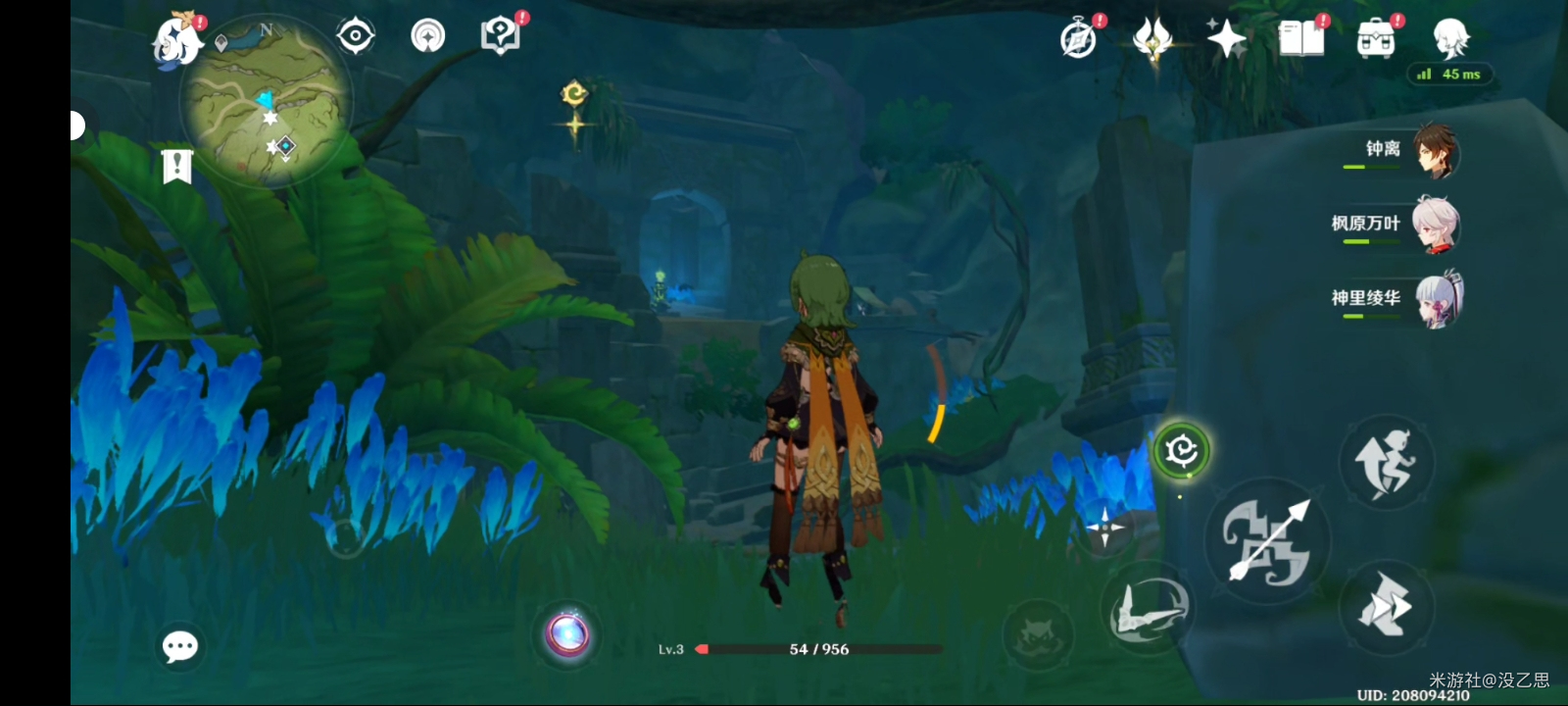This screenshot has width=1568, height=706.
Task: Open the inventory backpack
Action: click(x=1376, y=39)
